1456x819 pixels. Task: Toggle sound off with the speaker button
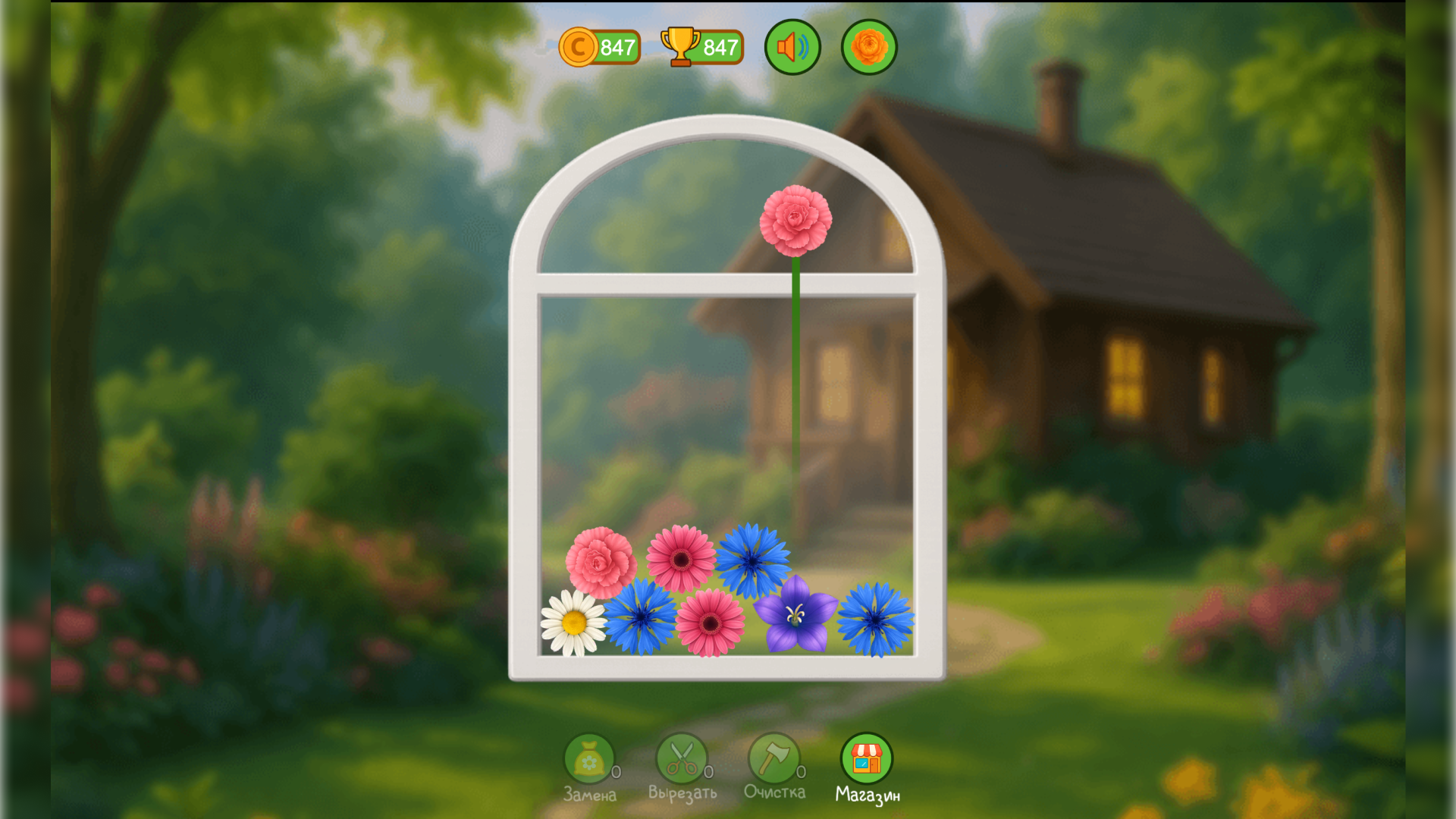tap(792, 48)
